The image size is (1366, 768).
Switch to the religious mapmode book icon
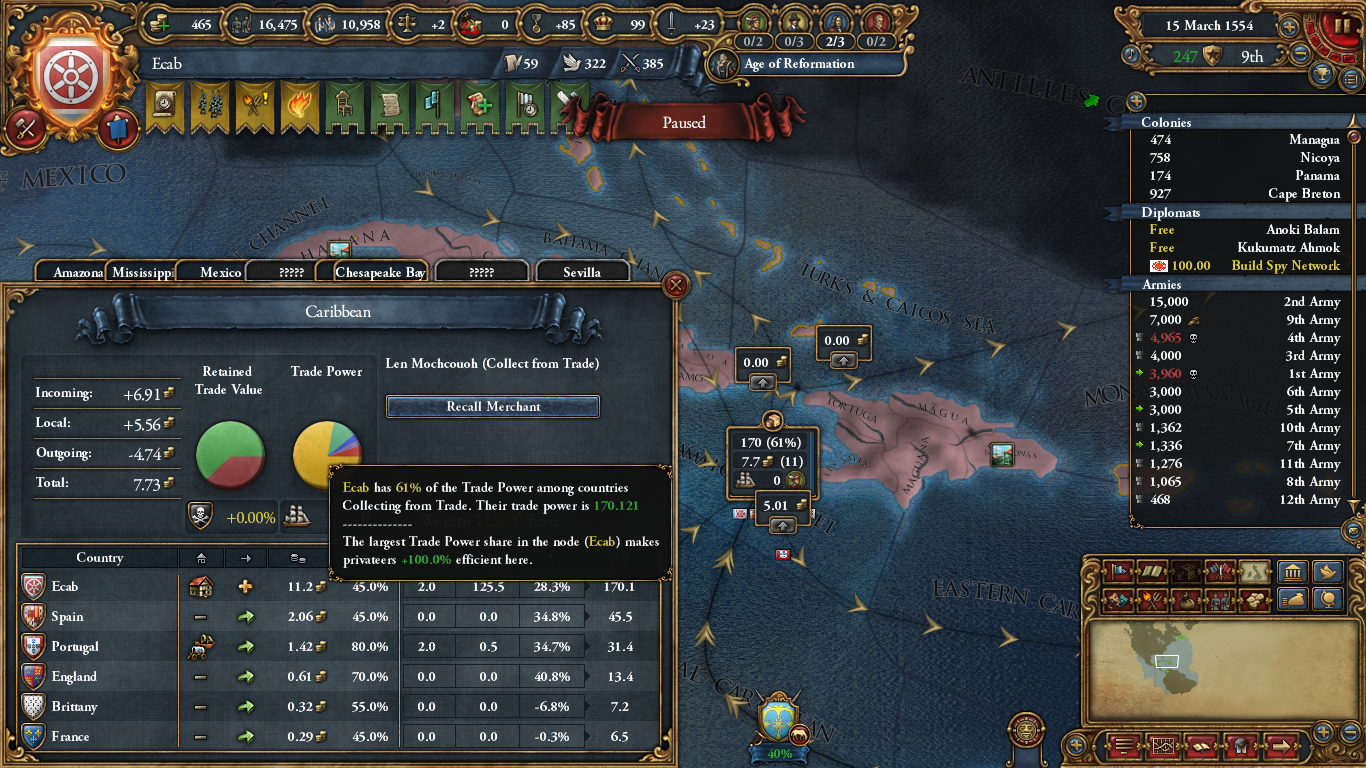tap(1152, 572)
